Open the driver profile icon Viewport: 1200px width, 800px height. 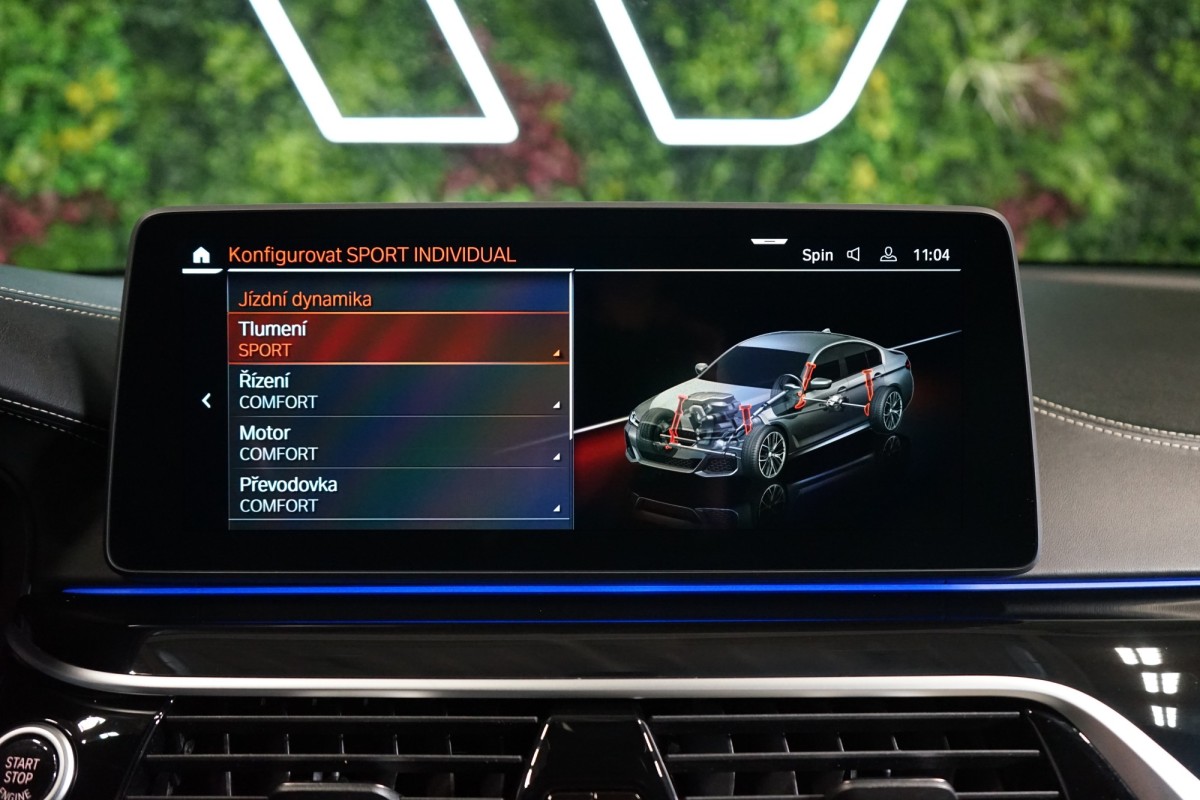coord(888,255)
